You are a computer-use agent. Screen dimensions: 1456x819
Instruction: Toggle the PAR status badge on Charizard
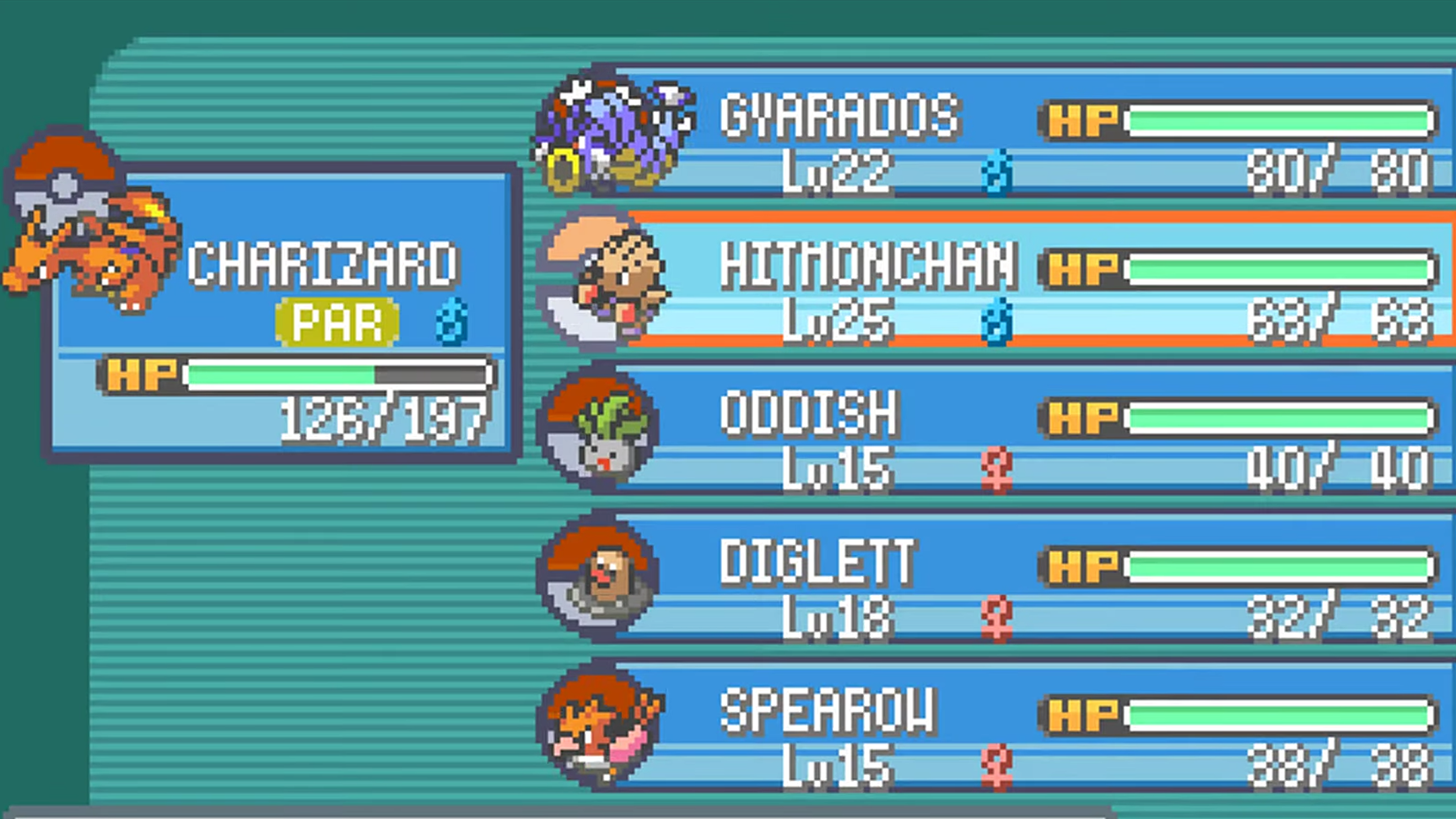pyautogui.click(x=336, y=322)
